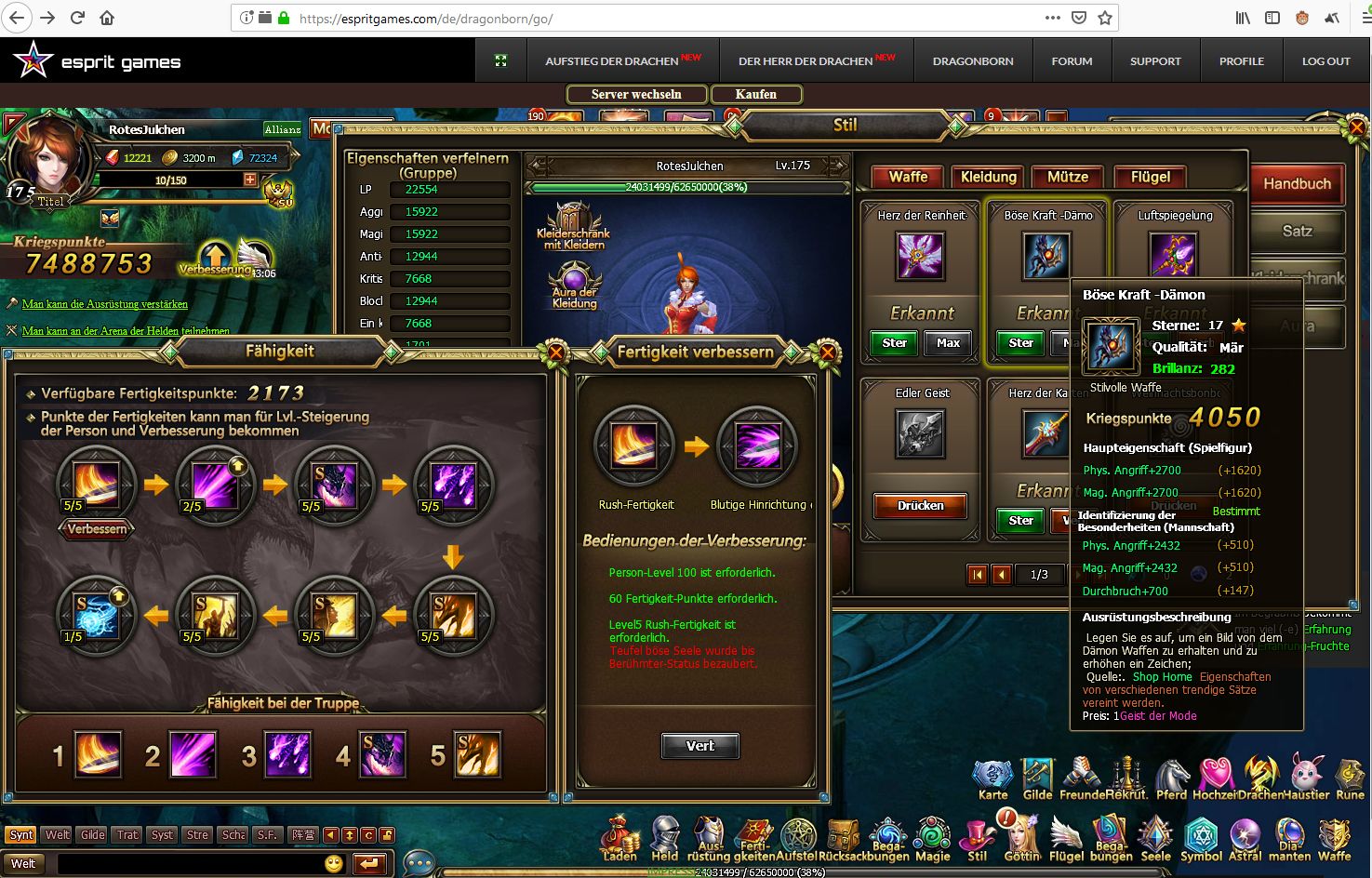Open the Kaufen shop button
1372x878 pixels.
755,94
